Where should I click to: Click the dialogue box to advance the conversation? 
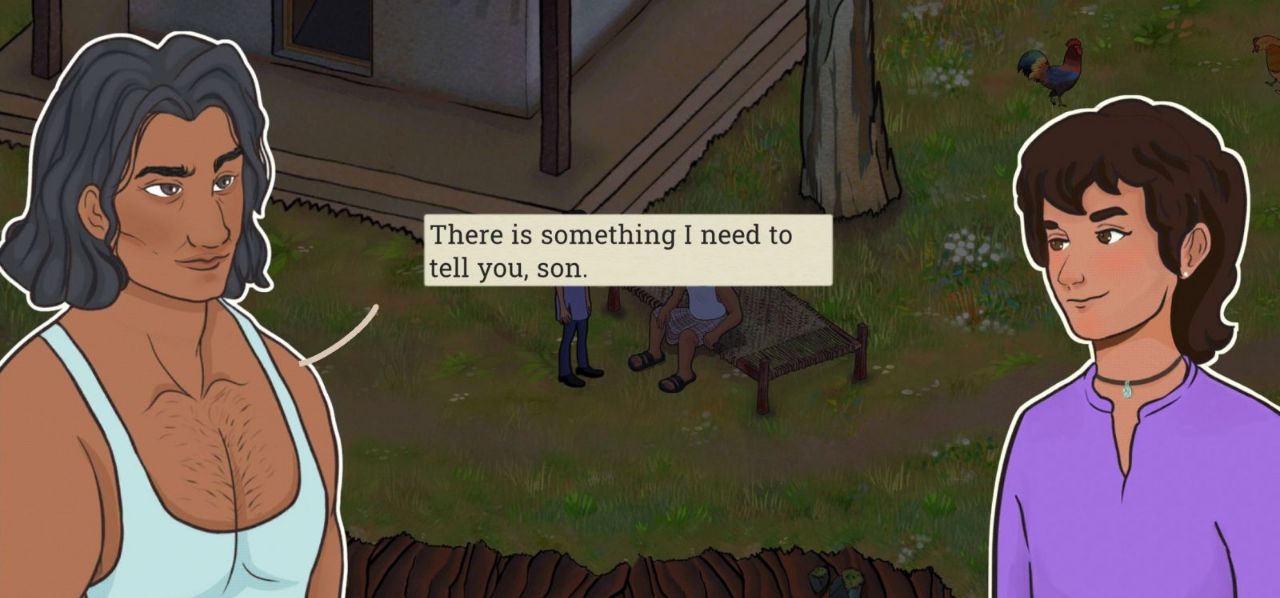click(627, 251)
